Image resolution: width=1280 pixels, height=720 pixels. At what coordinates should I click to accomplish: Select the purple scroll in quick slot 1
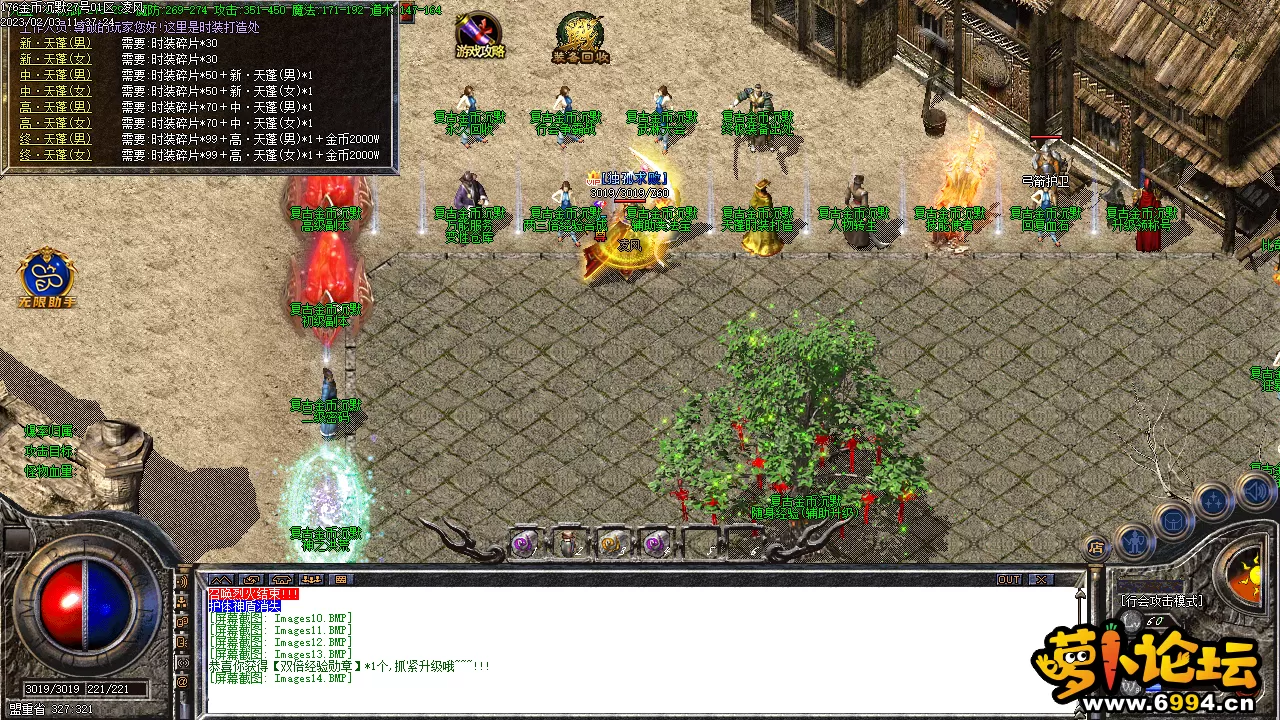[x=521, y=543]
